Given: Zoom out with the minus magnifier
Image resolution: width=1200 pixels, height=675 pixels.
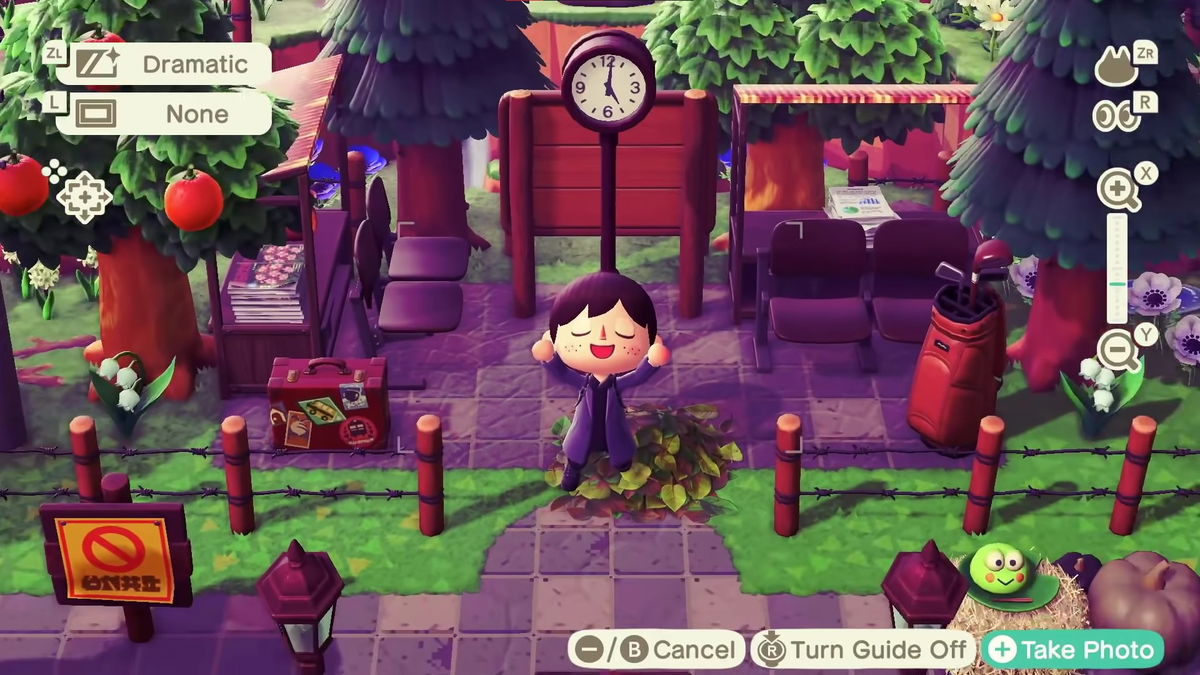Looking at the screenshot, I should pos(1117,350).
